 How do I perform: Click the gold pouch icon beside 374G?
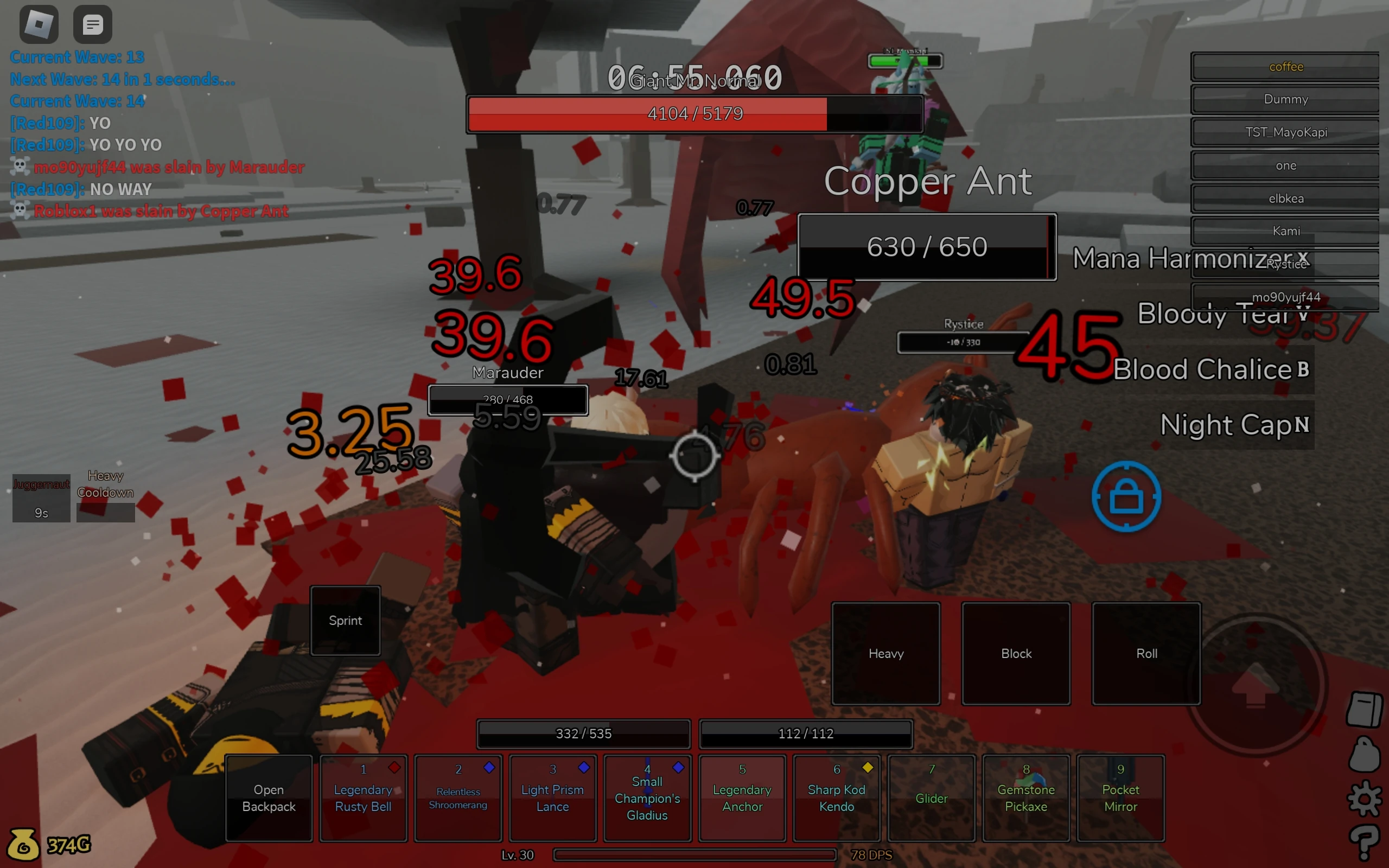[24, 844]
